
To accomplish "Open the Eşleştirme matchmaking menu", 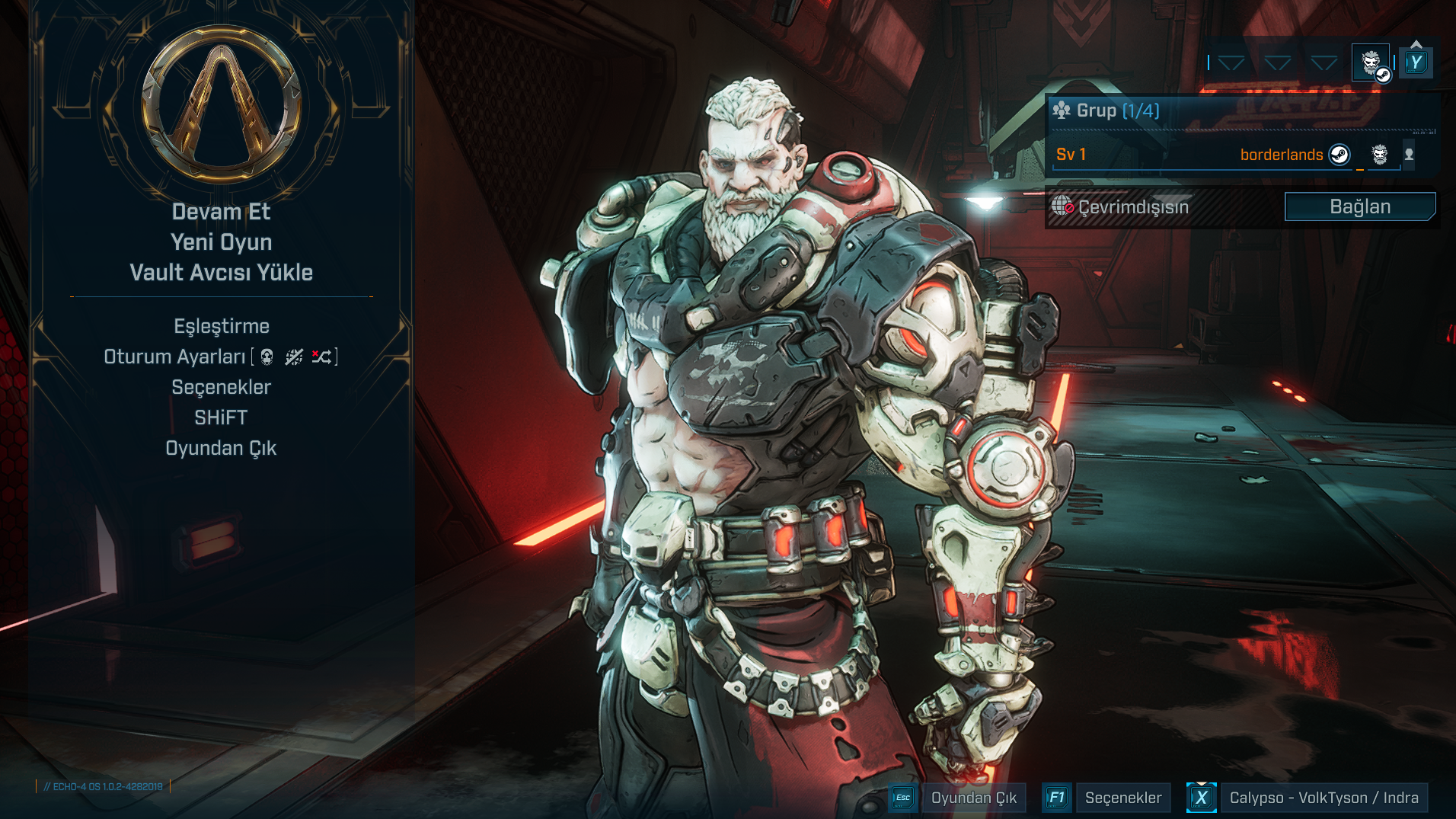I will click(221, 326).
